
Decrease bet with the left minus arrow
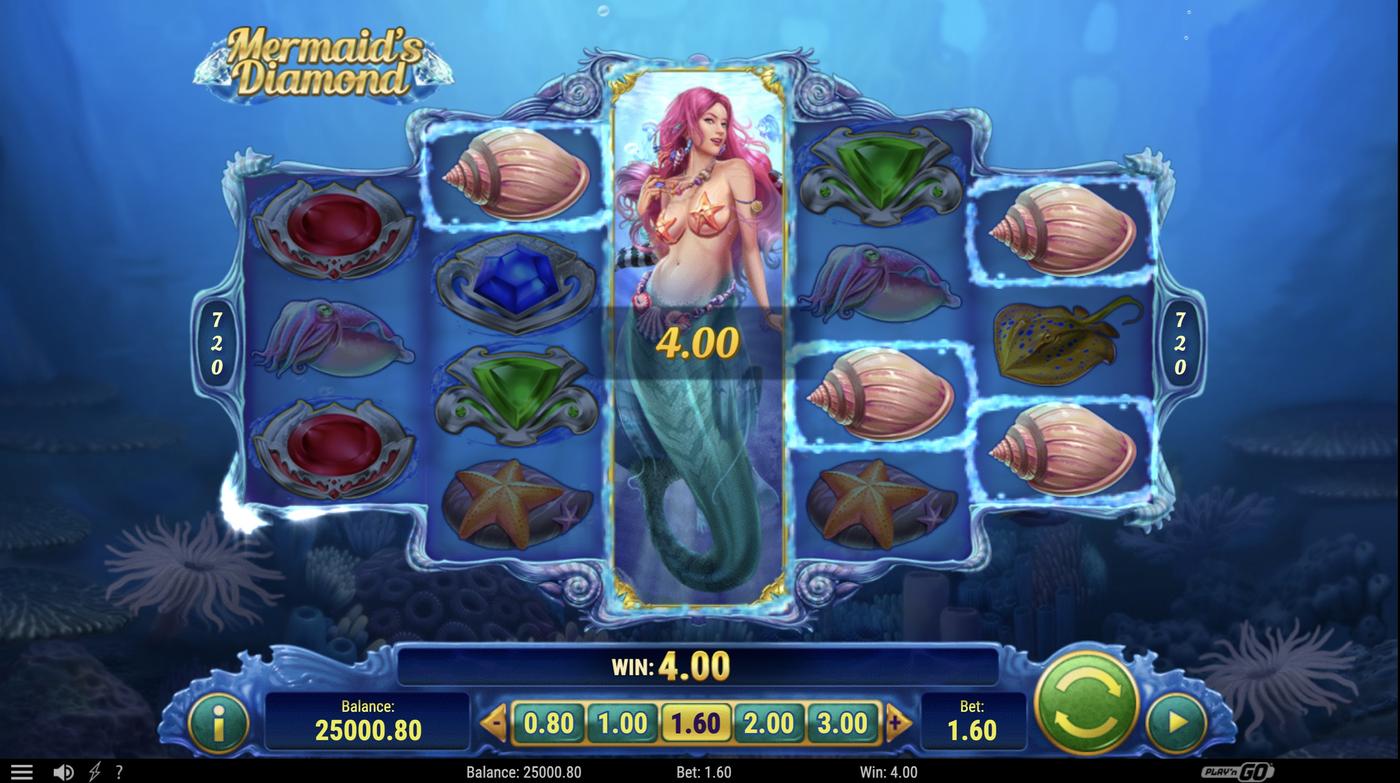point(492,720)
